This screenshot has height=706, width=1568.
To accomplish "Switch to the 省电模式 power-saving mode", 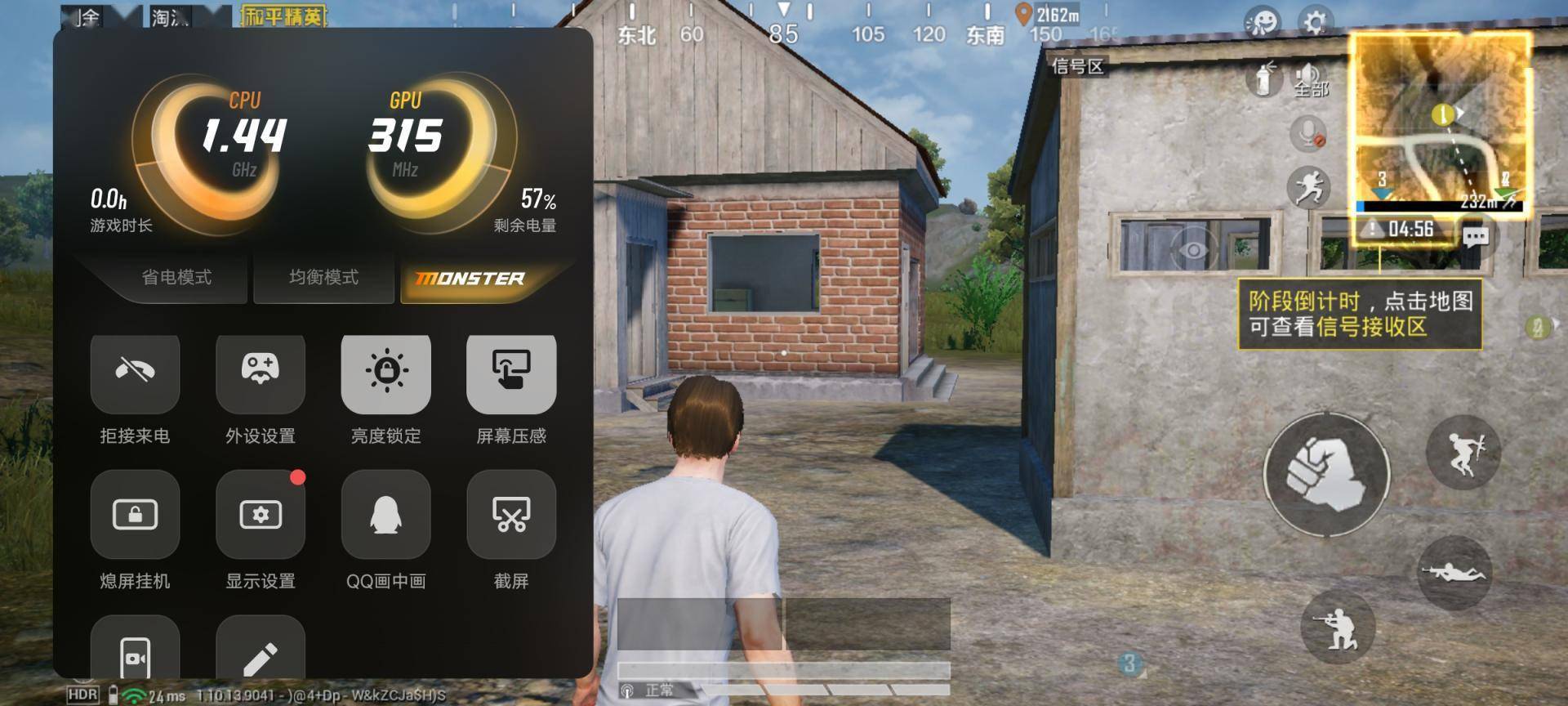I will [x=176, y=278].
